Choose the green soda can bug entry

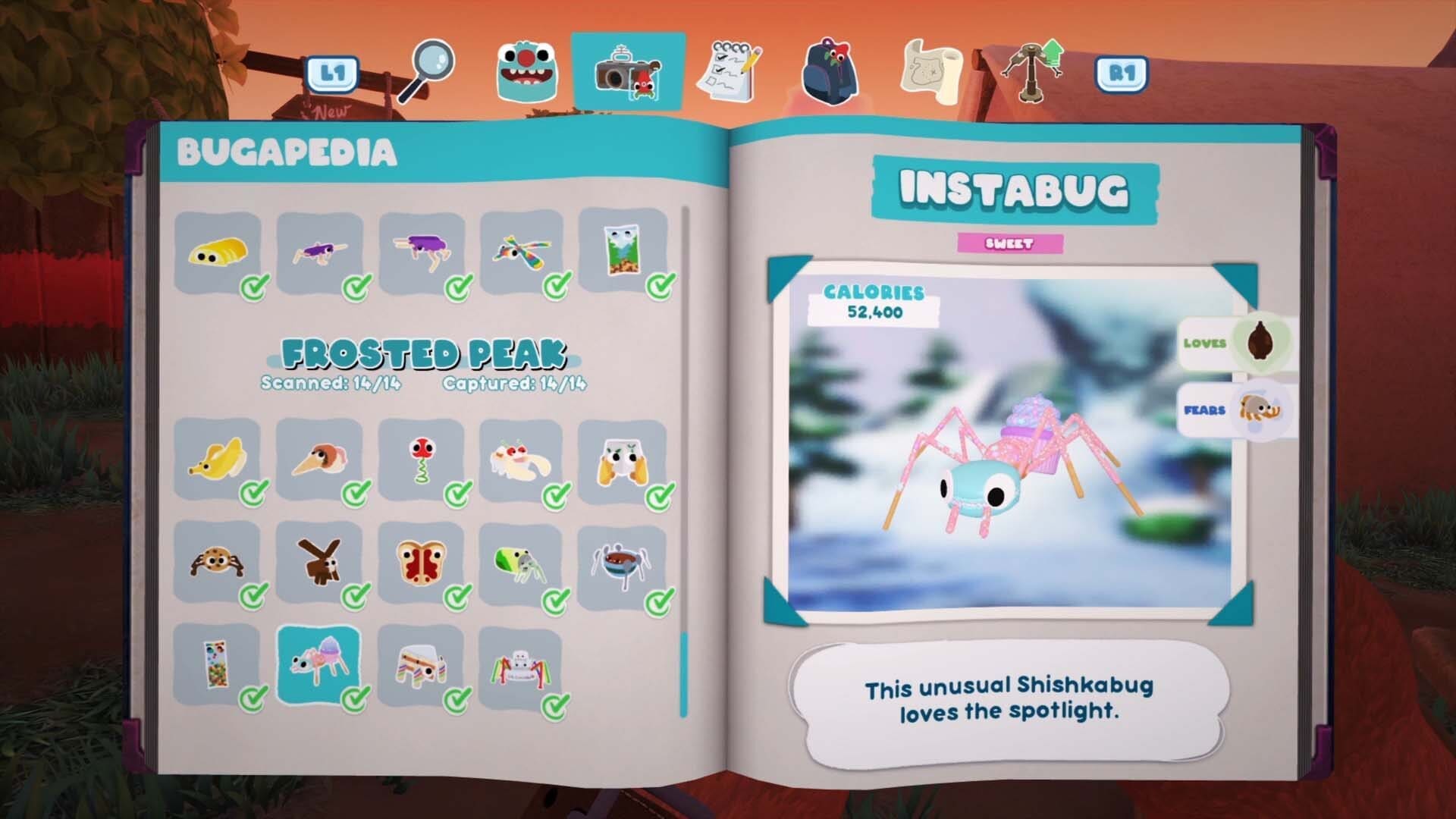[x=522, y=563]
